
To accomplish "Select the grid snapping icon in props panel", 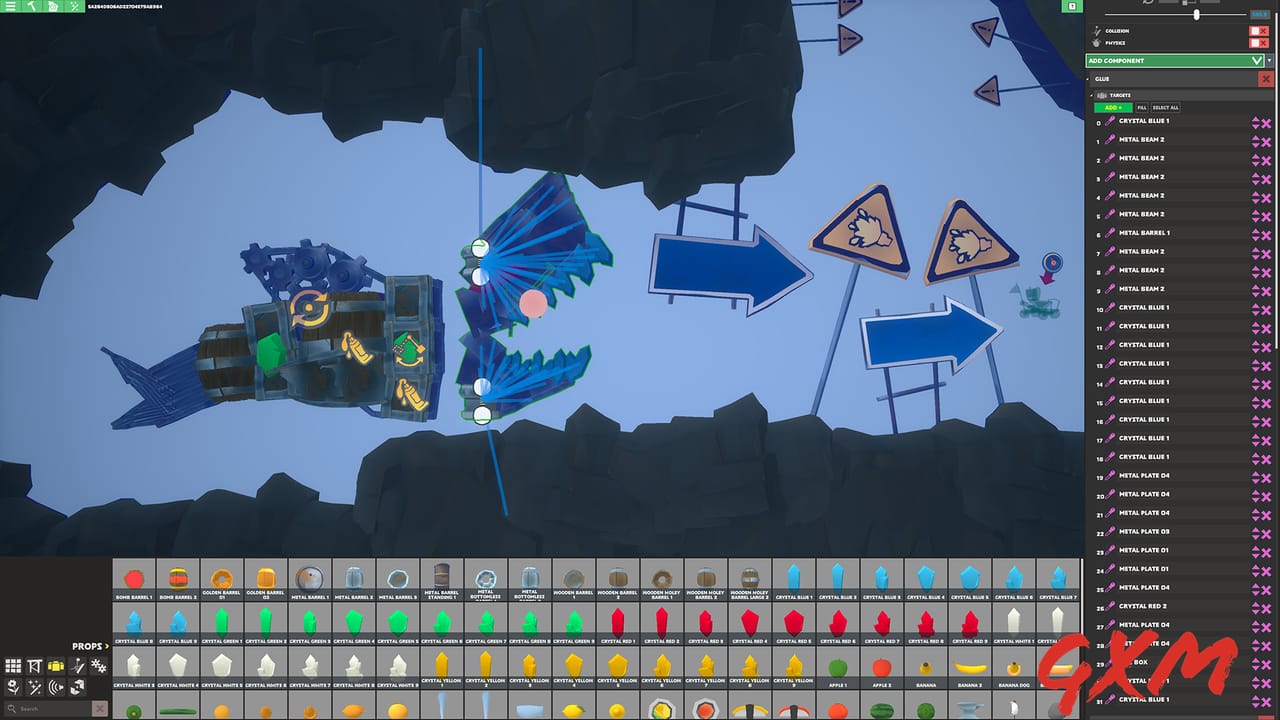I will pos(13,666).
